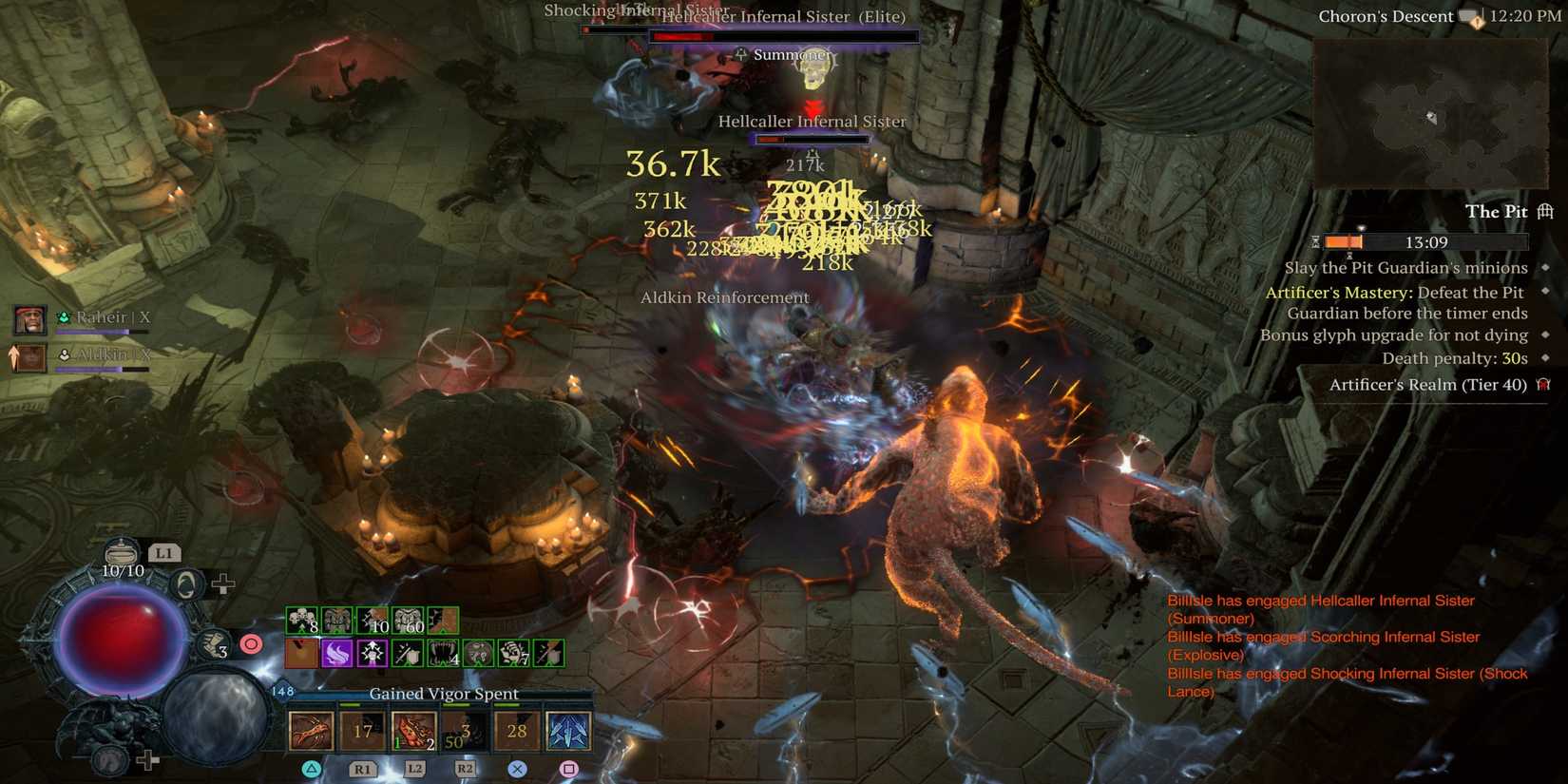Select the Artificer's Realm (Tier 40) entry
This screenshot has height=784, width=1568.
tap(1430, 385)
